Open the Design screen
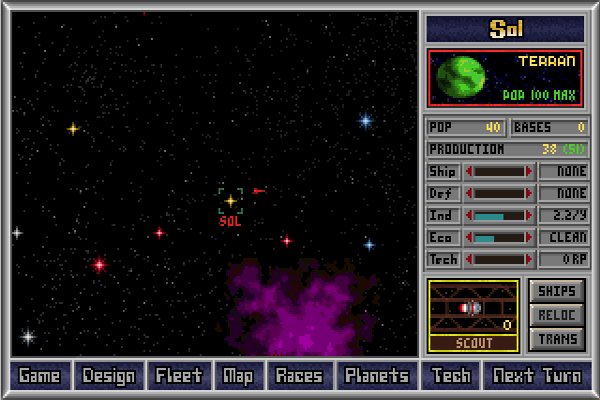The height and width of the screenshot is (400, 600). pos(109,376)
